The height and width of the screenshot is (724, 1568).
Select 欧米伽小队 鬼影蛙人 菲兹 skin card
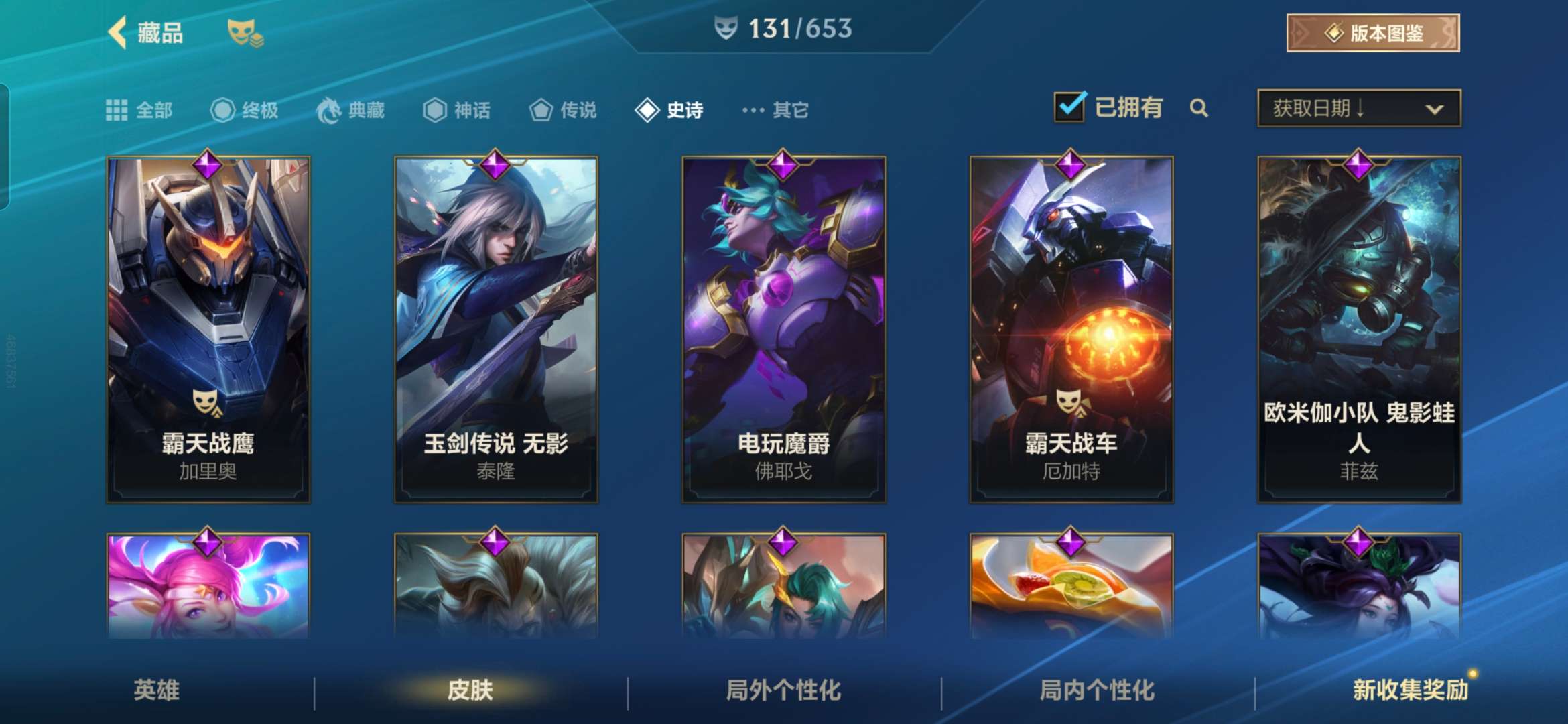[x=1359, y=329]
